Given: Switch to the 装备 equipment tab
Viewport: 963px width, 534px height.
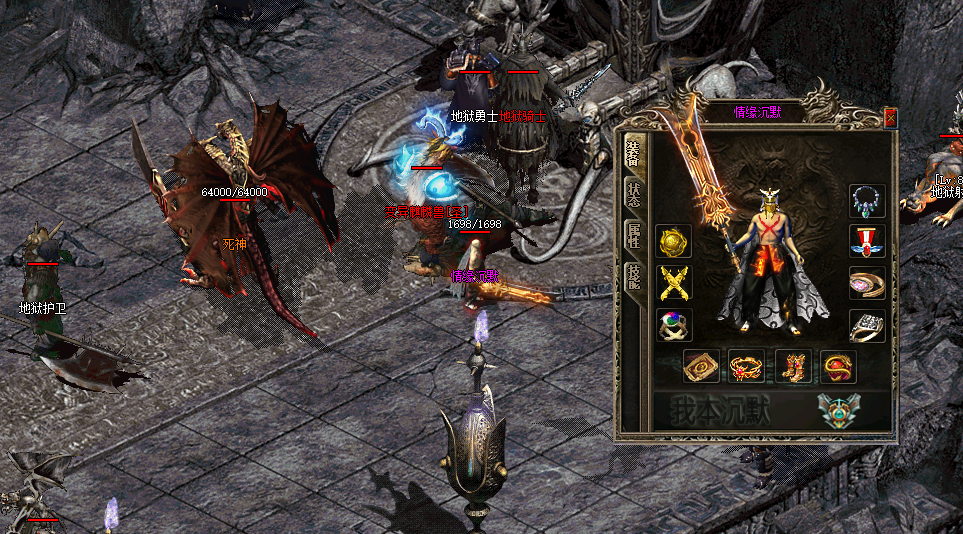Looking at the screenshot, I should tap(633, 151).
